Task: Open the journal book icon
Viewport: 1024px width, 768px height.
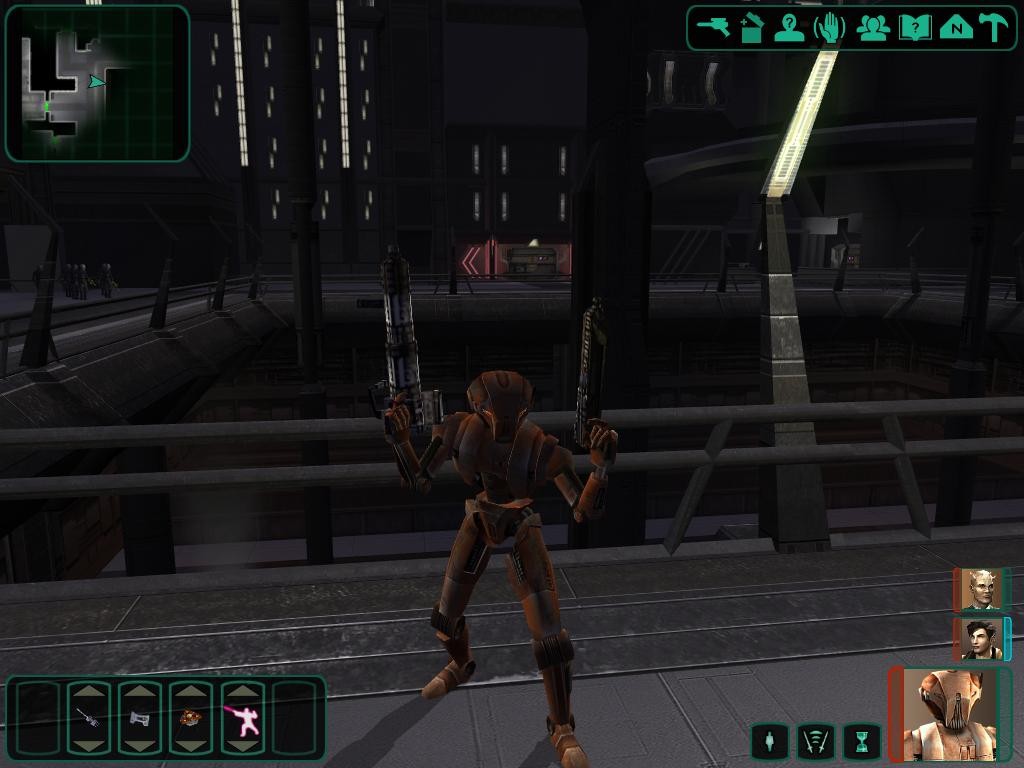Action: 914,27
